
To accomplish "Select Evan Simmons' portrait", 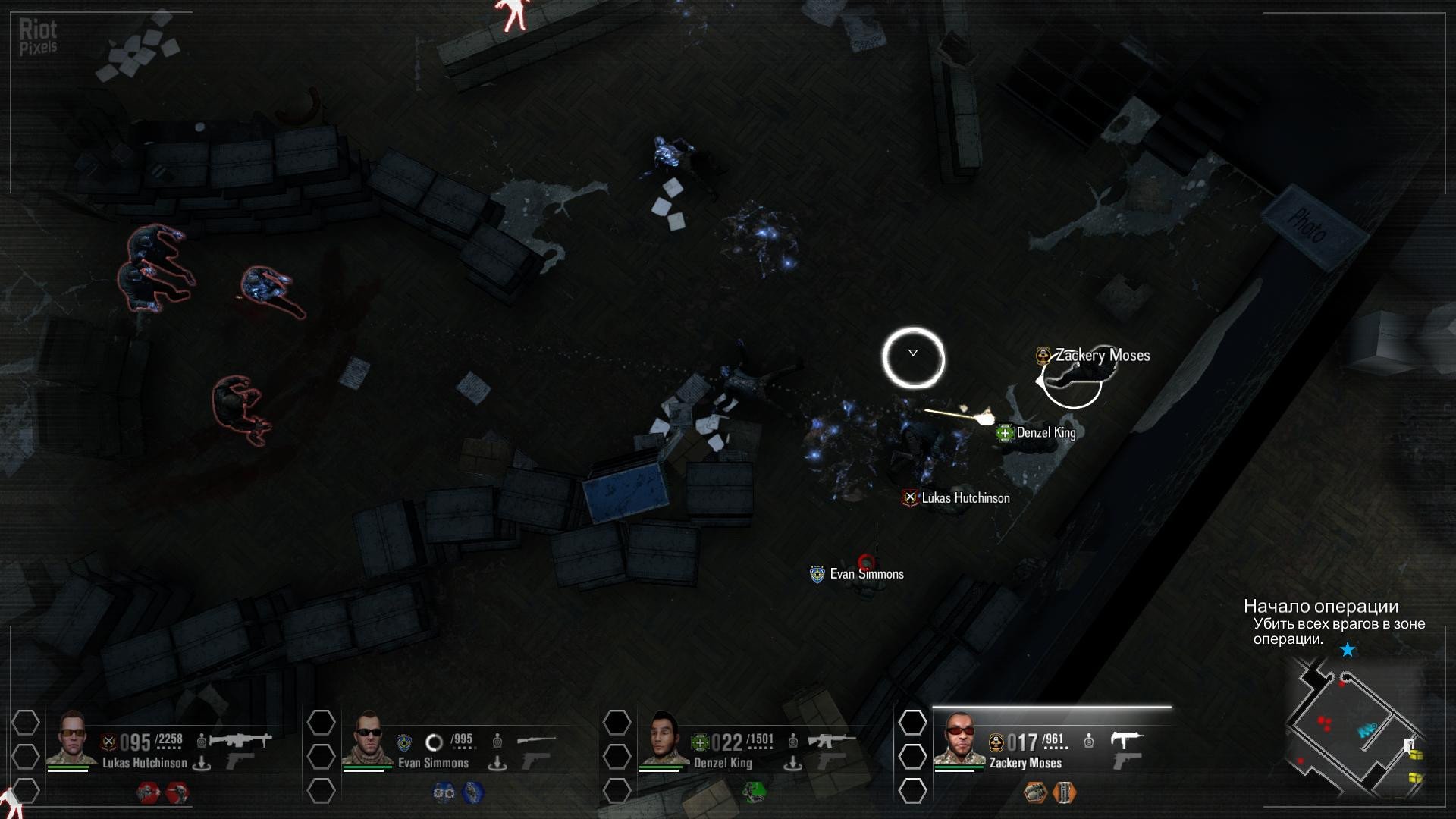I will (x=367, y=738).
